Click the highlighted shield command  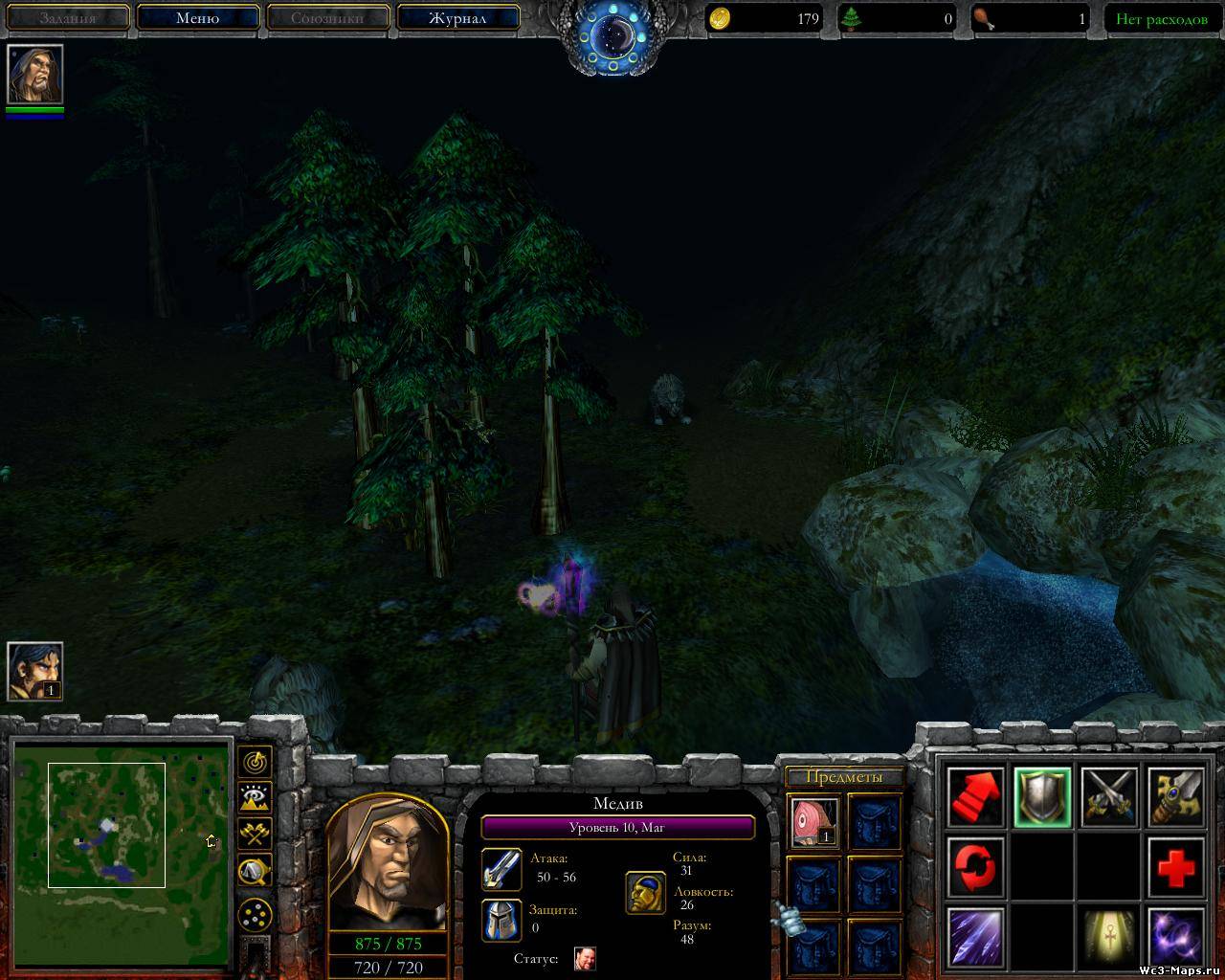pos(1042,796)
